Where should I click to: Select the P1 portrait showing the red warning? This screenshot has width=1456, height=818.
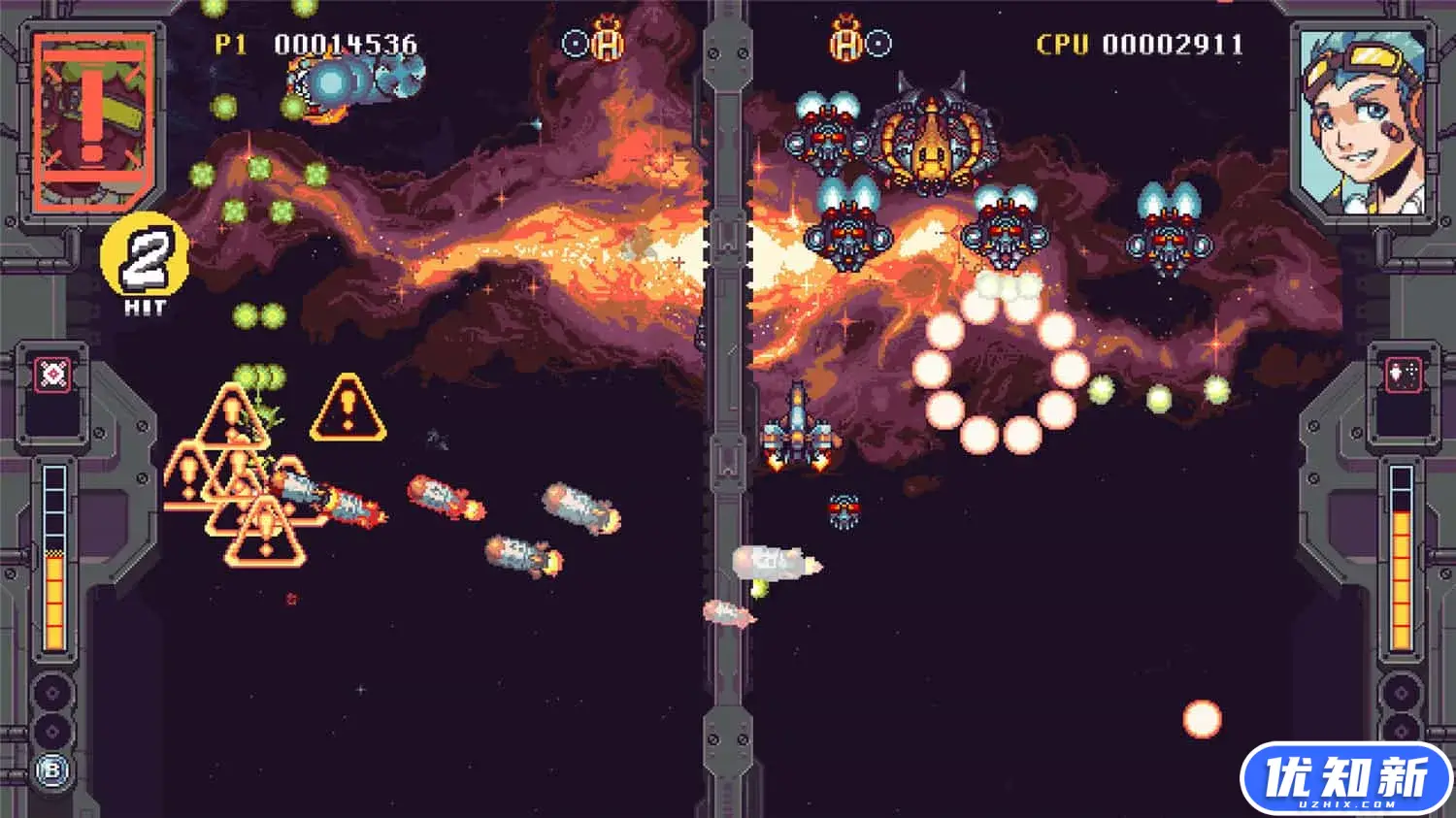pos(93,121)
